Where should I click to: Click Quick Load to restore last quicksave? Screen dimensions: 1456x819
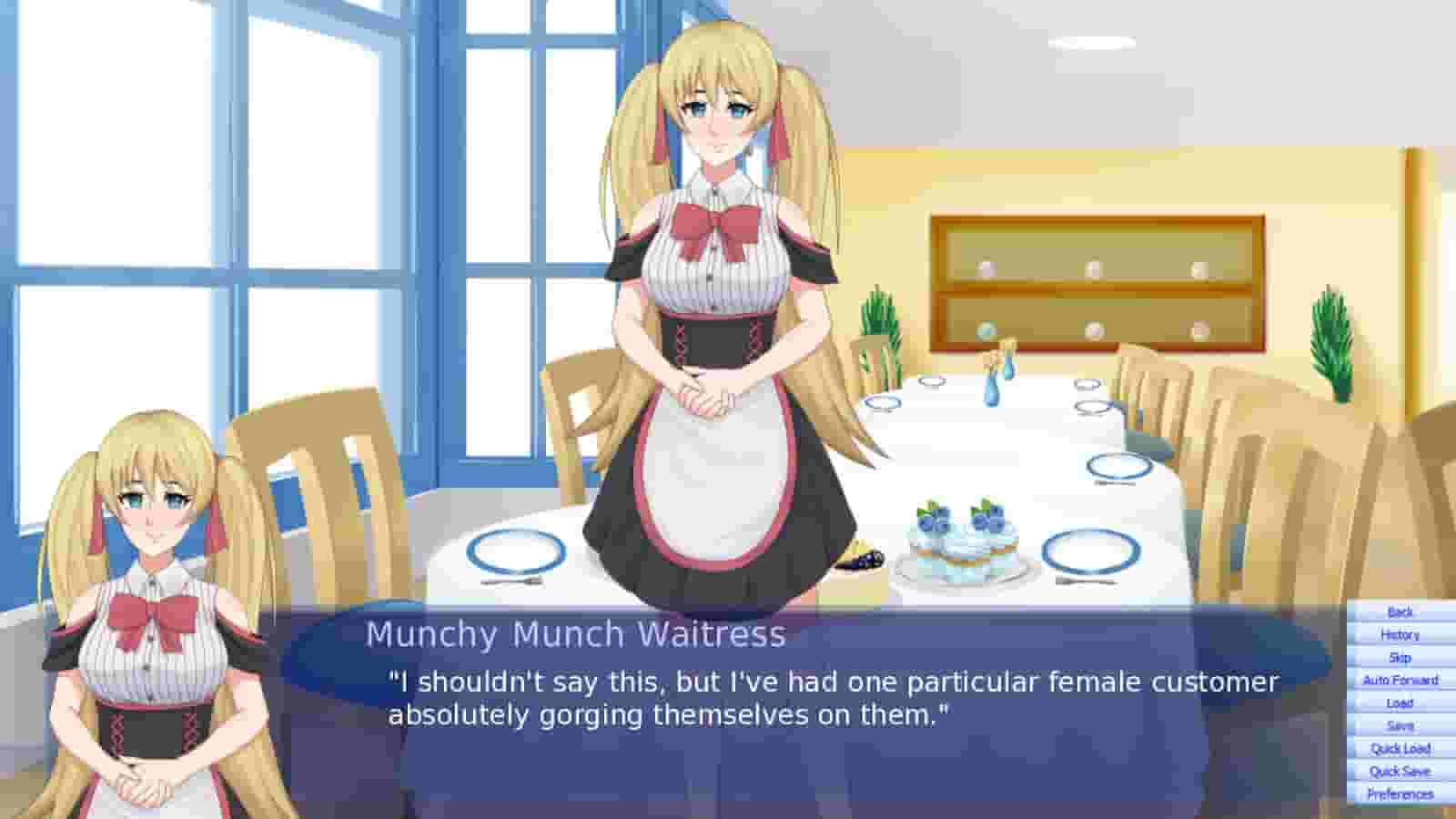coord(1400,748)
